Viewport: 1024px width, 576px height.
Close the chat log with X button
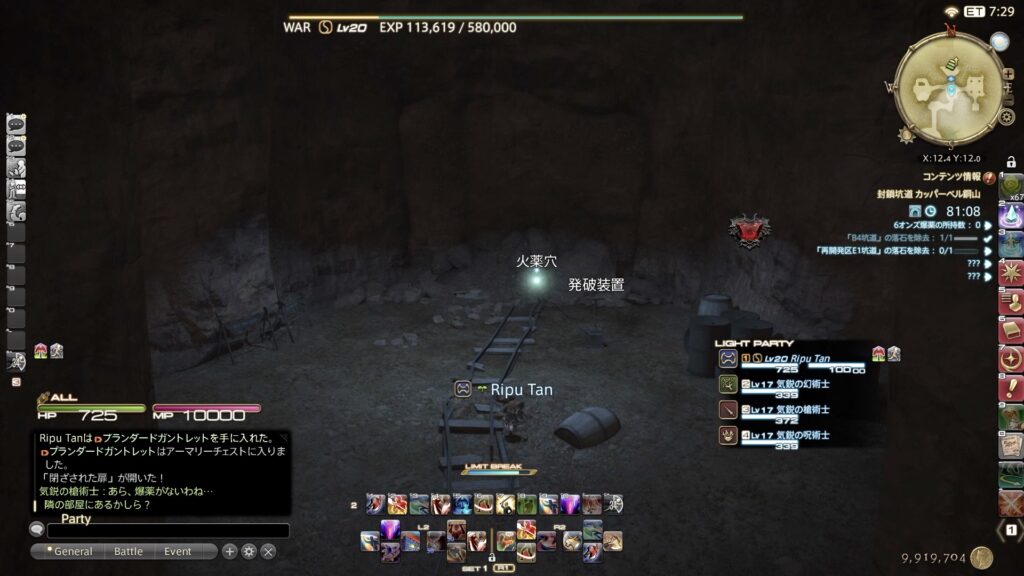point(268,551)
